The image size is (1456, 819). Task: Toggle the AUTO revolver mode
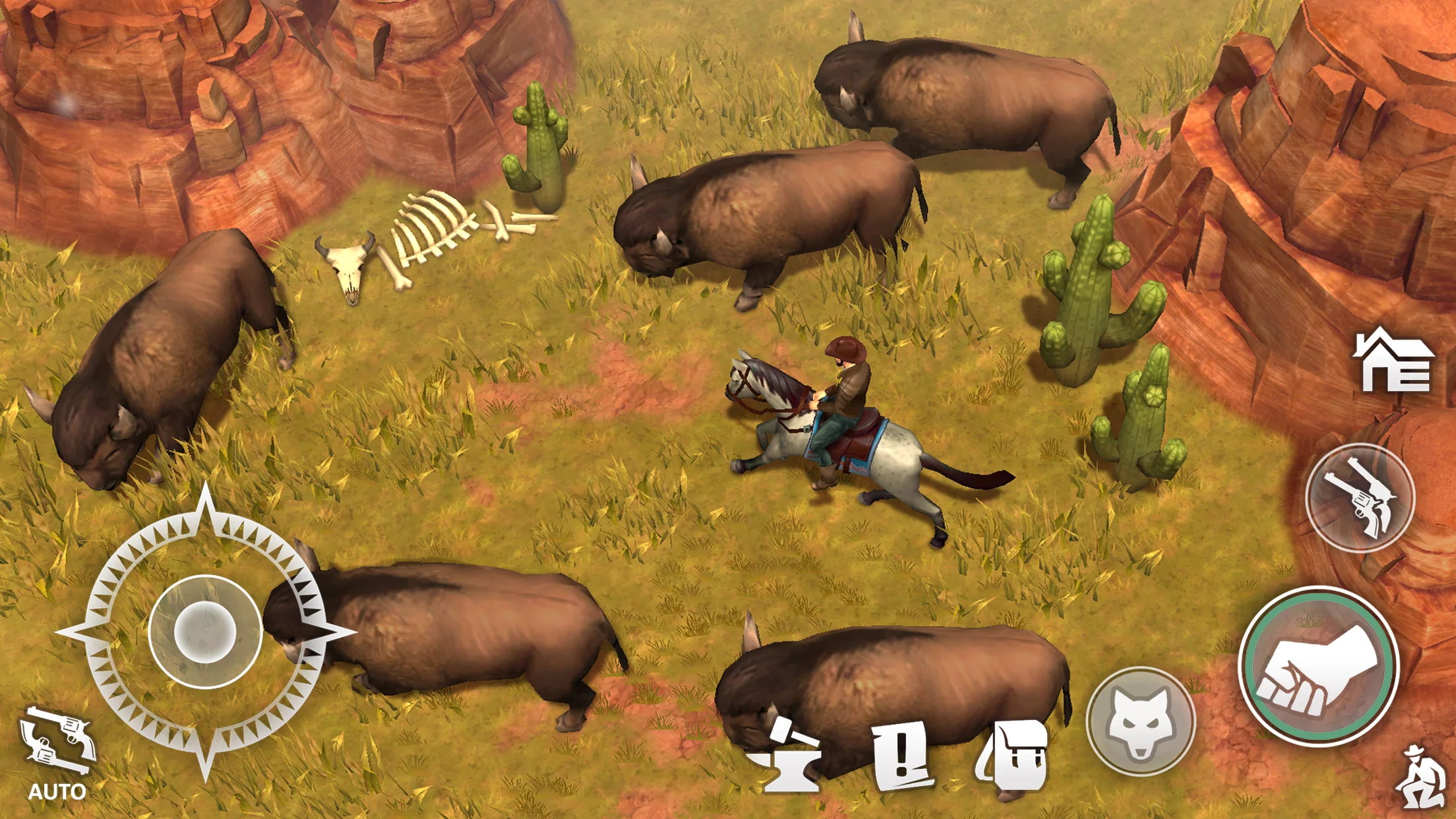click(x=57, y=753)
